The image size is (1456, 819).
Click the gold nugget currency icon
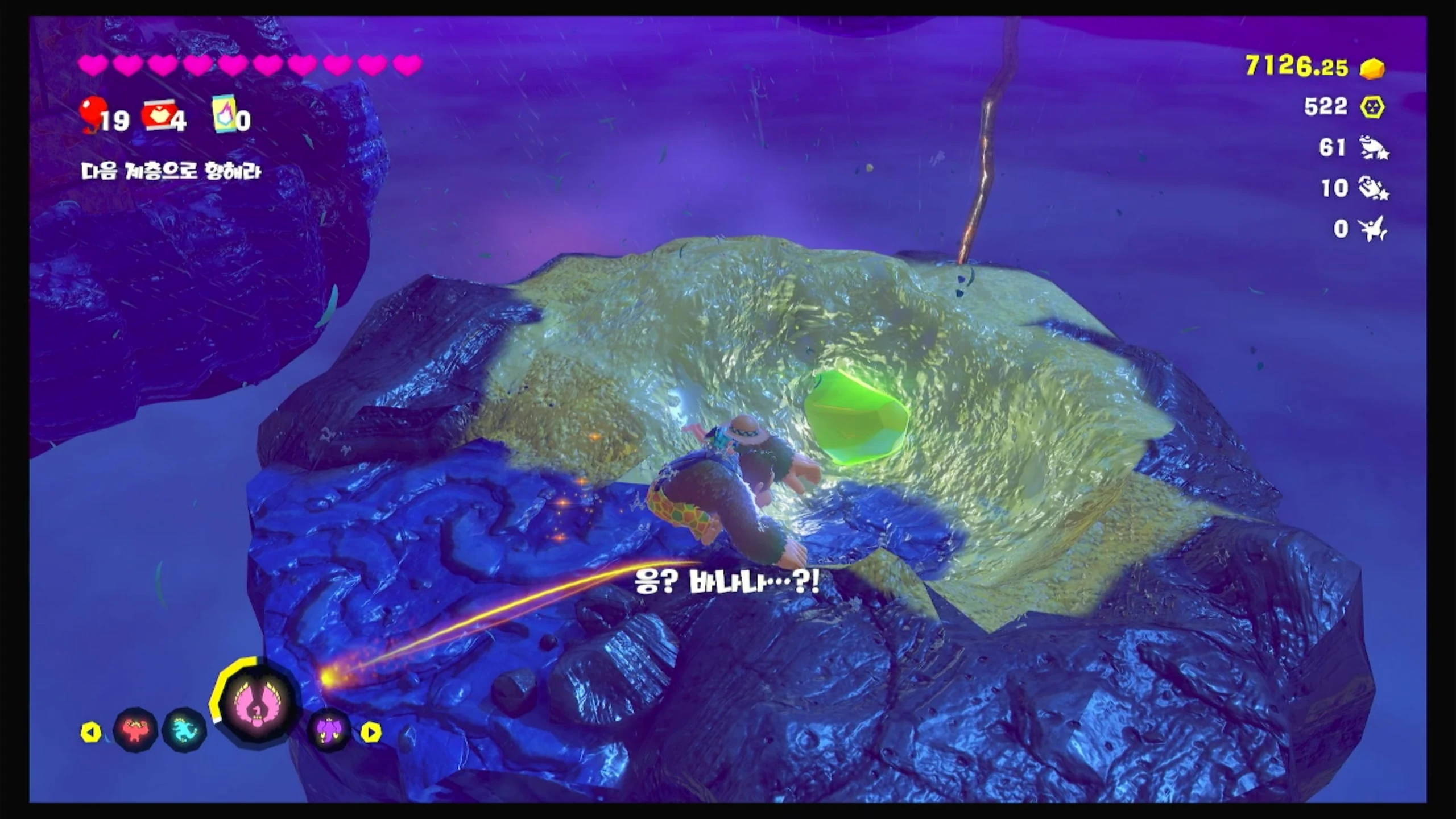tap(1373, 68)
